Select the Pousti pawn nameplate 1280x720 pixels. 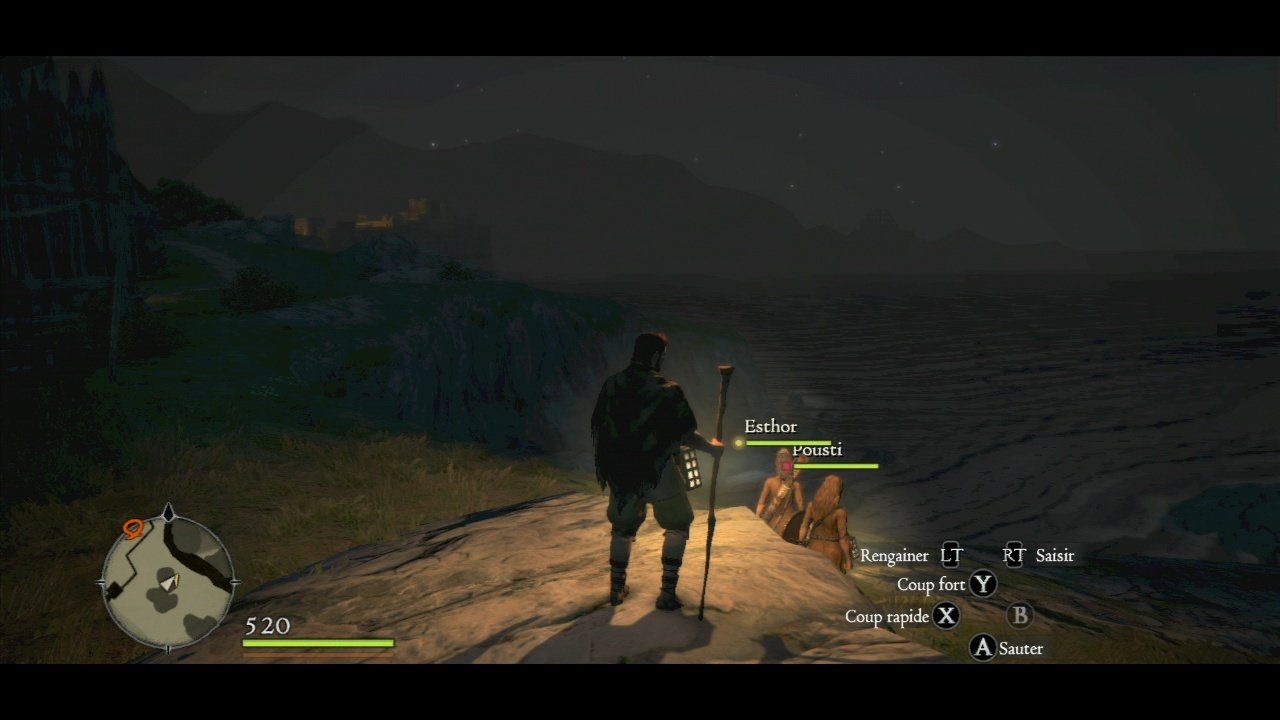point(817,450)
